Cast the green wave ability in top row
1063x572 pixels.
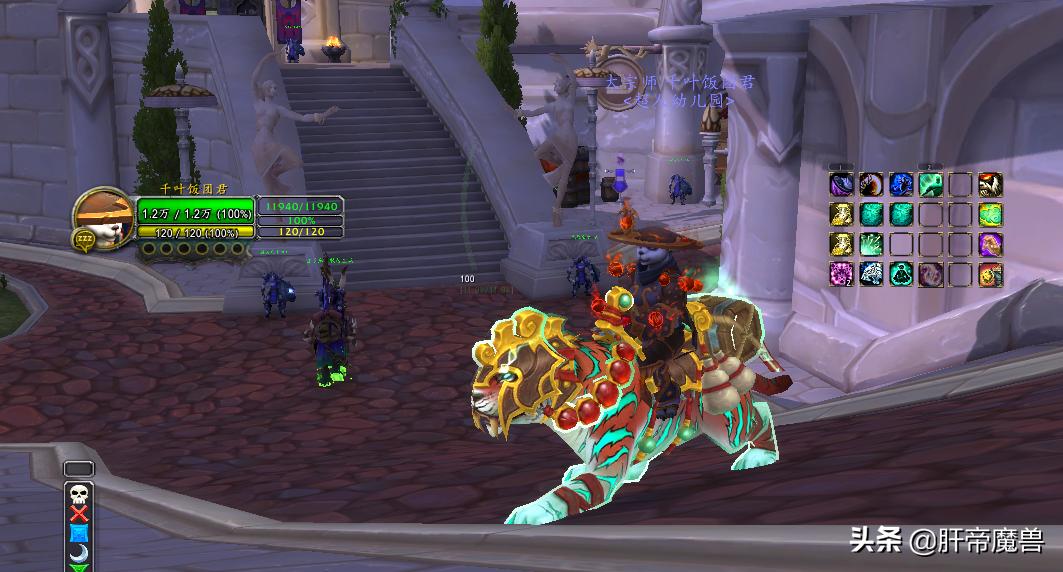[x=931, y=185]
